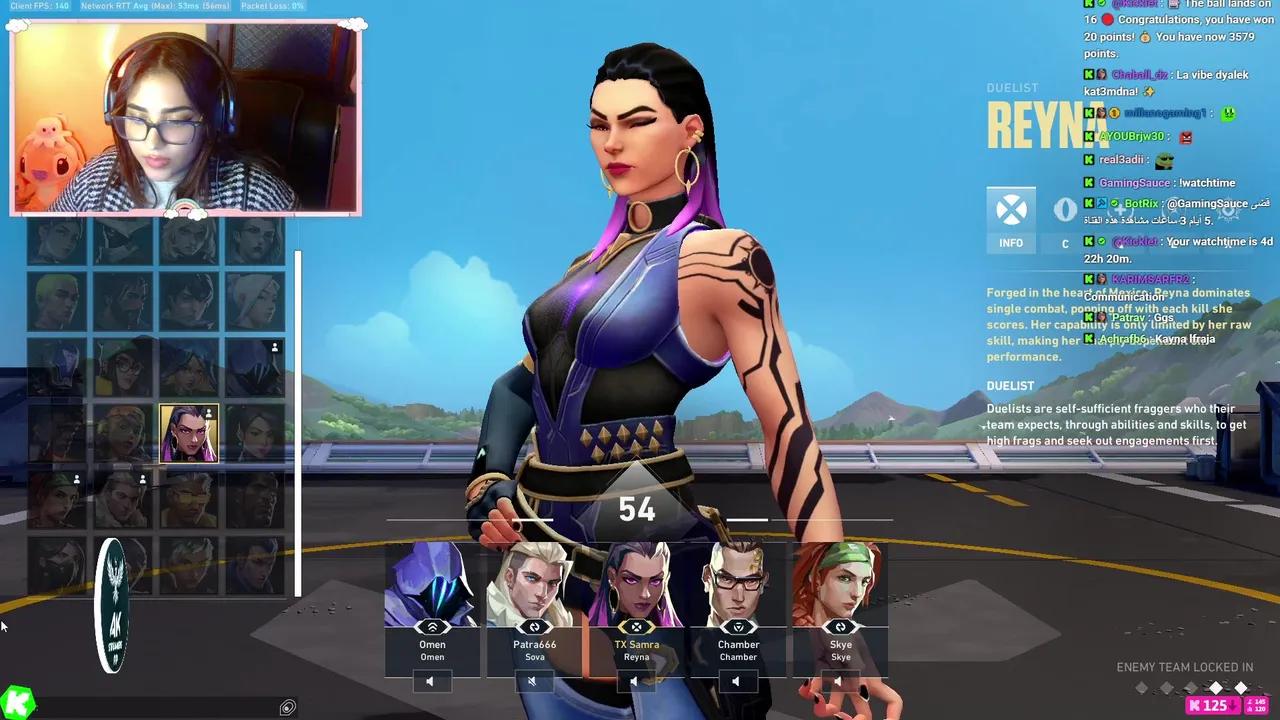Mute Omen's voice with the speaker icon

(x=430, y=681)
